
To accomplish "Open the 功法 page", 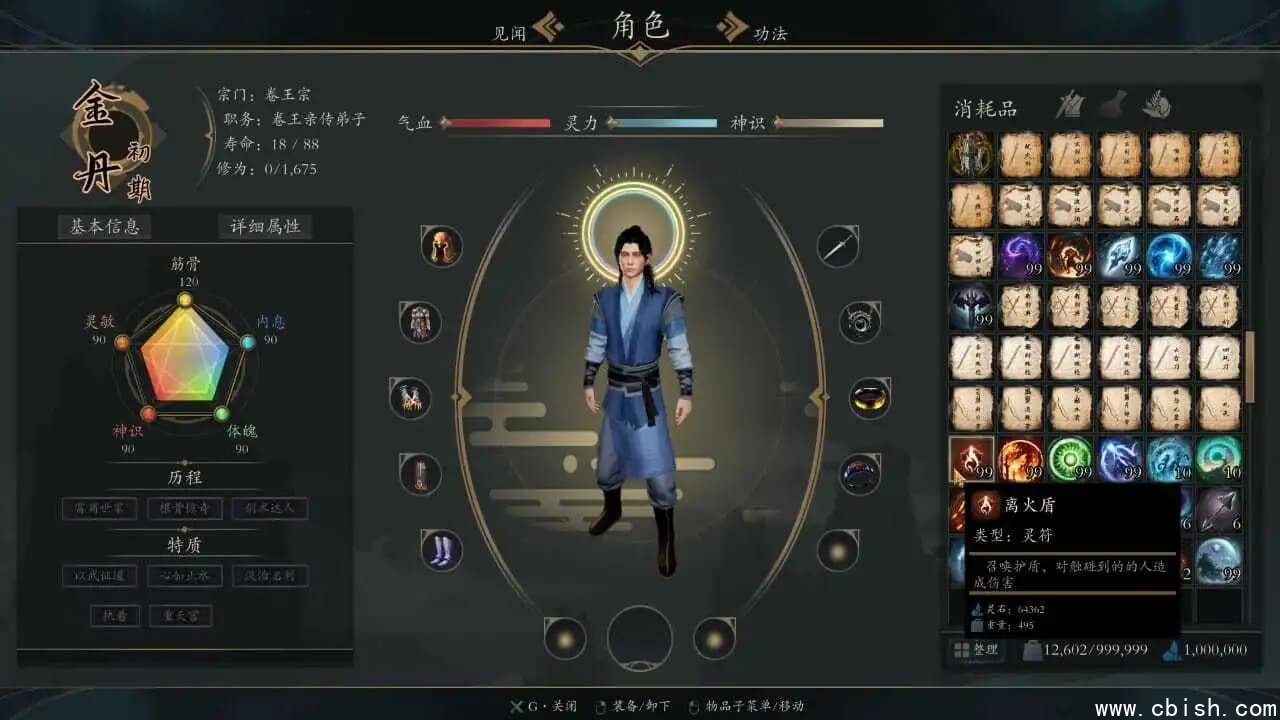I will point(772,33).
